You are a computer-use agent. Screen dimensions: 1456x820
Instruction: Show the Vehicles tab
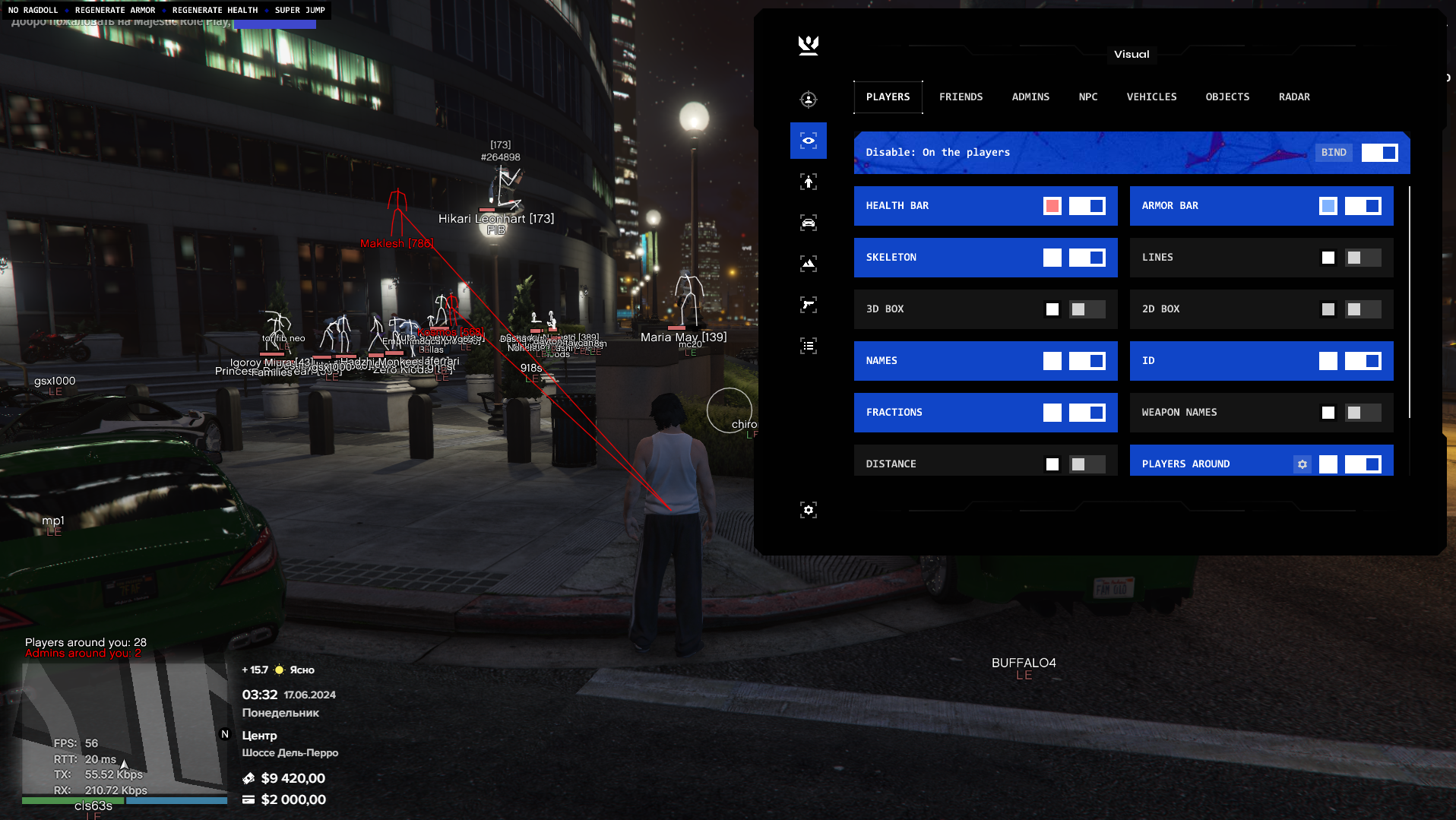point(1151,97)
